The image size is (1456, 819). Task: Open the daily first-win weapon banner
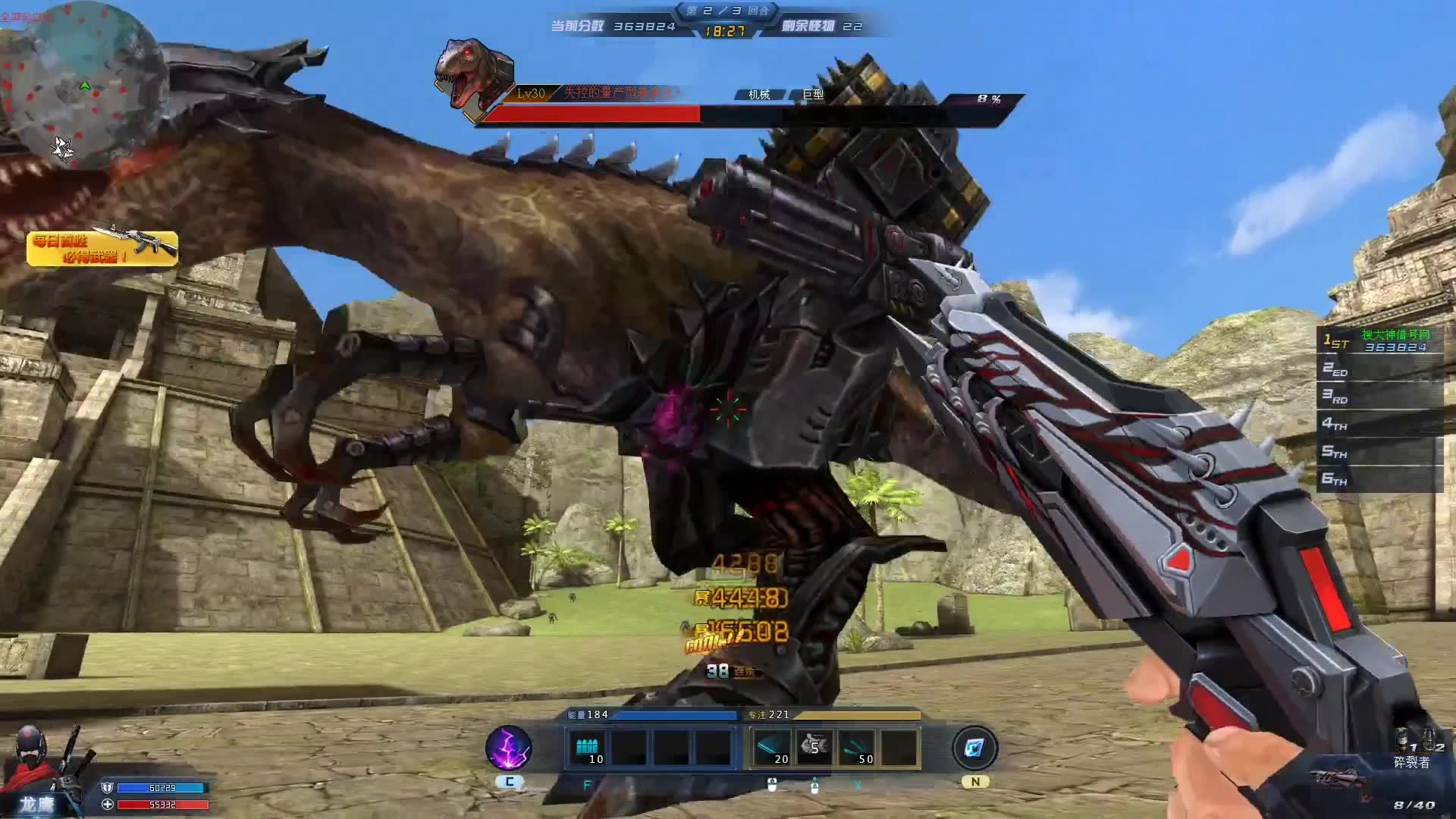[x=102, y=248]
